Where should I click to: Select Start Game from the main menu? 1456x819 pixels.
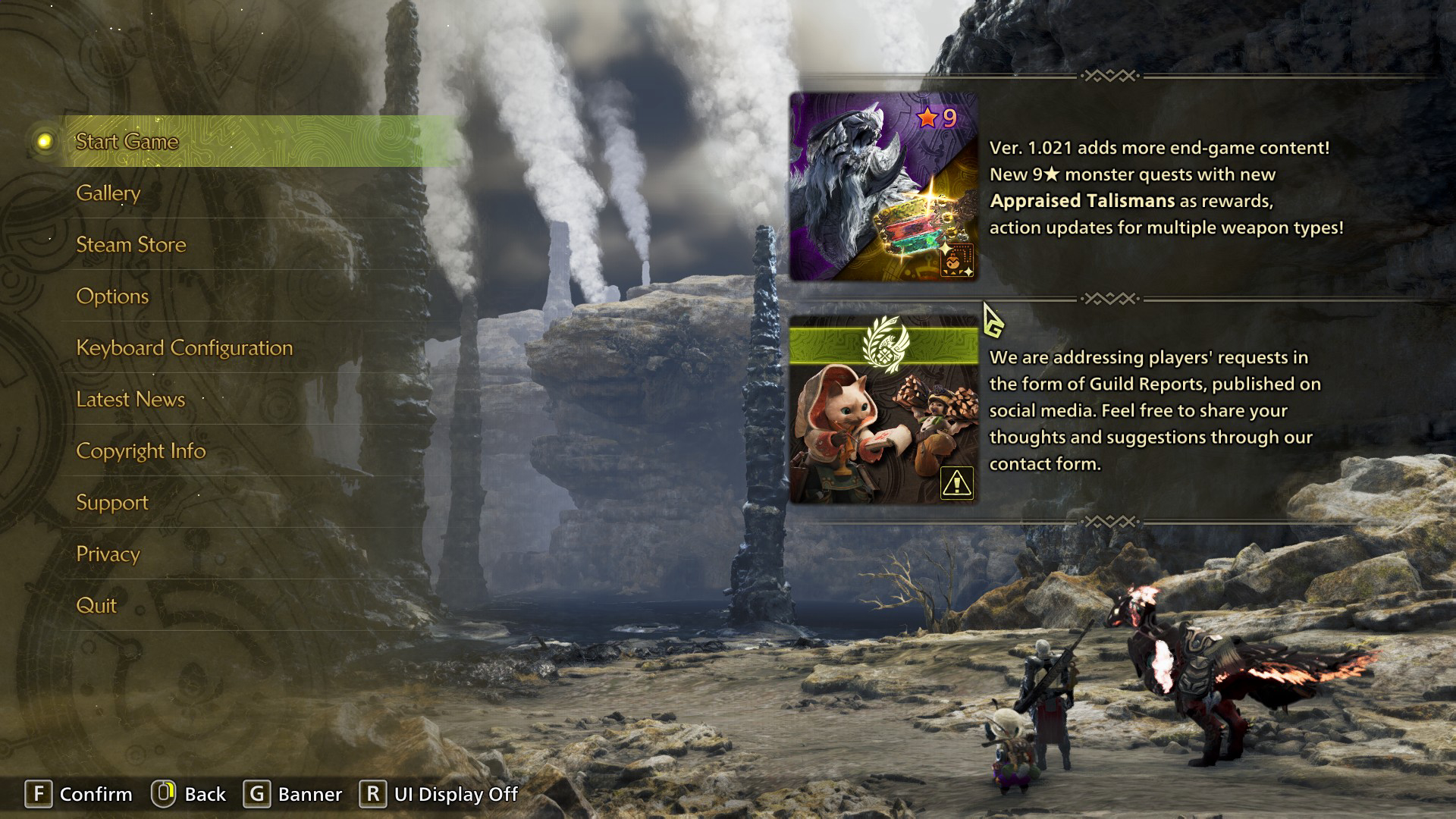(x=127, y=142)
